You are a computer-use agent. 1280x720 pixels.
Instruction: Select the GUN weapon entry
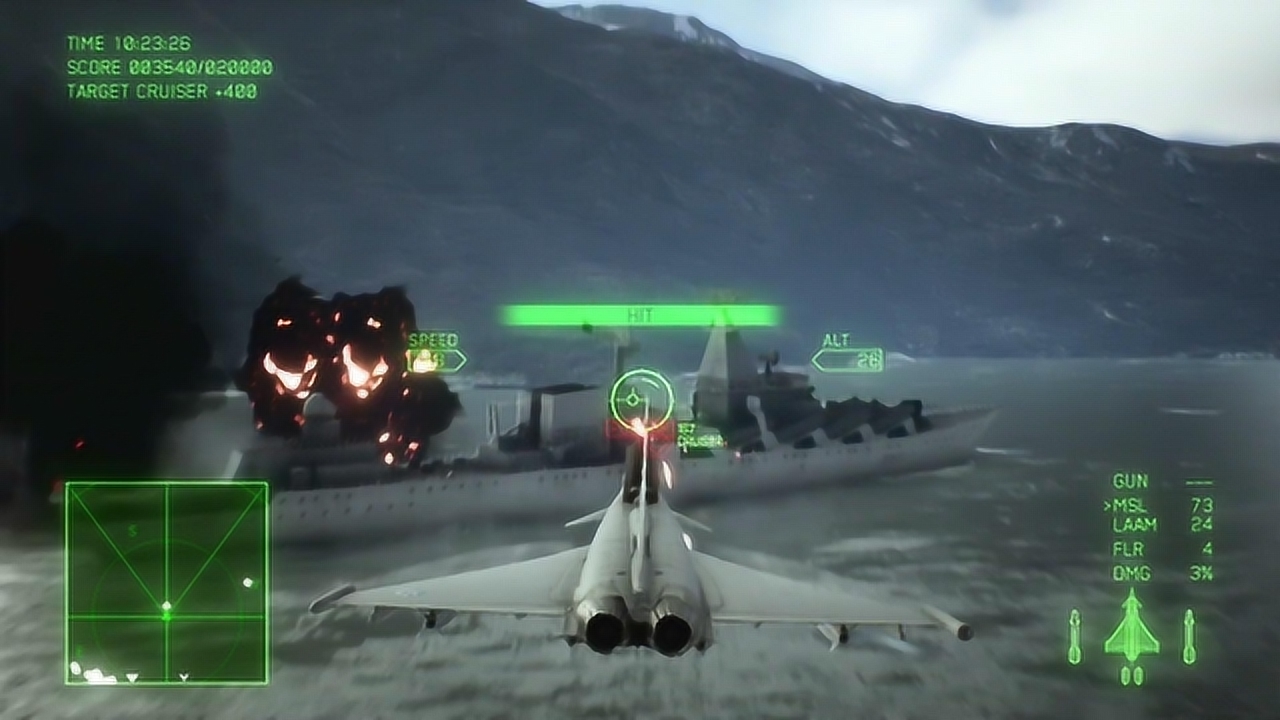1131,482
